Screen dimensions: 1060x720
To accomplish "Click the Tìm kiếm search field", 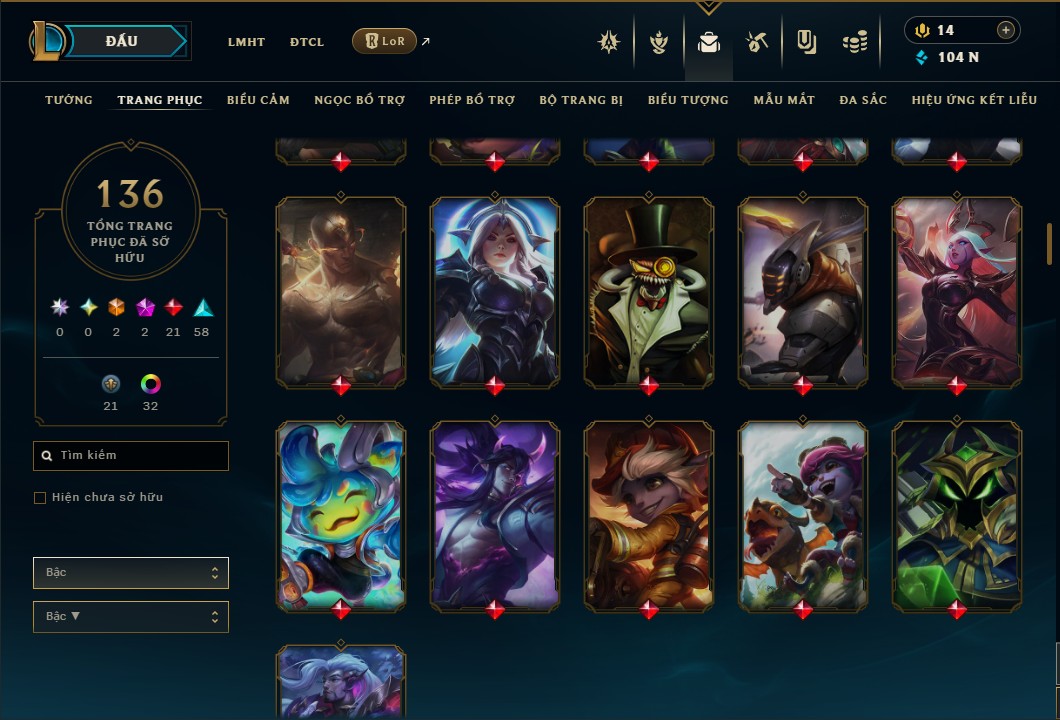I will coord(131,456).
